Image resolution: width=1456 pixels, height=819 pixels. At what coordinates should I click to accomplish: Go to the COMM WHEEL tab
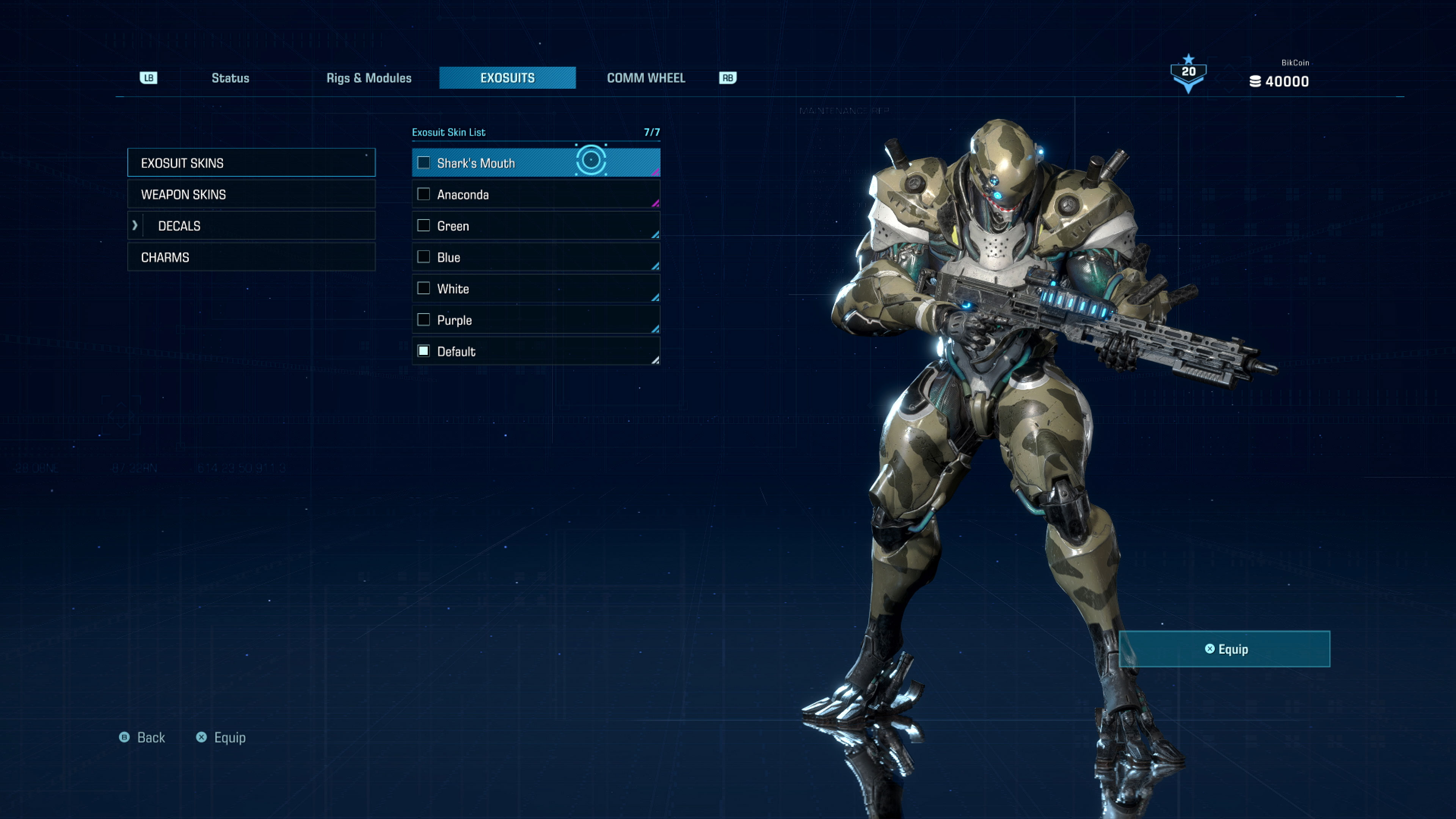645,78
